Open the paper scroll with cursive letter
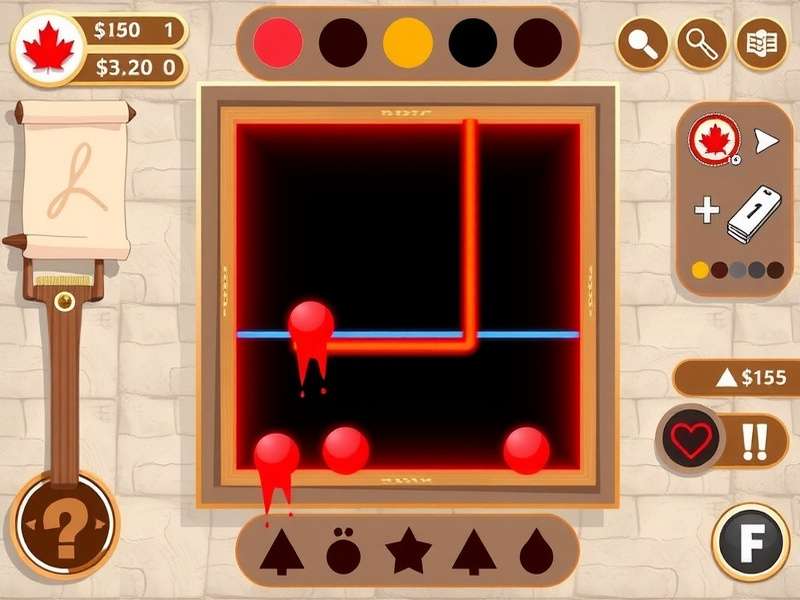This screenshot has height=600, width=800. (x=76, y=180)
